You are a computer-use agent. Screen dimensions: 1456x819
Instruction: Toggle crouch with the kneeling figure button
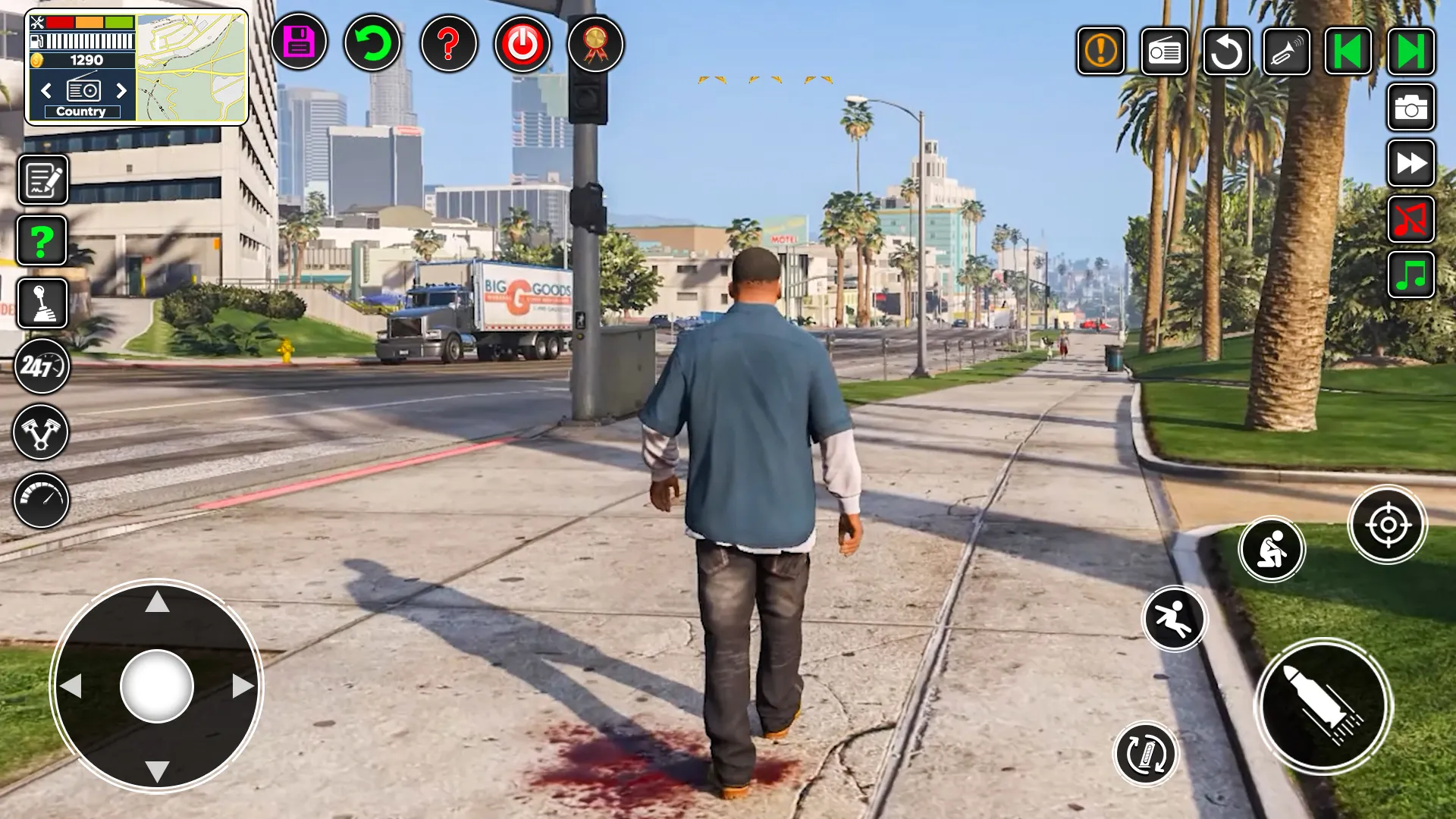(x=1272, y=549)
